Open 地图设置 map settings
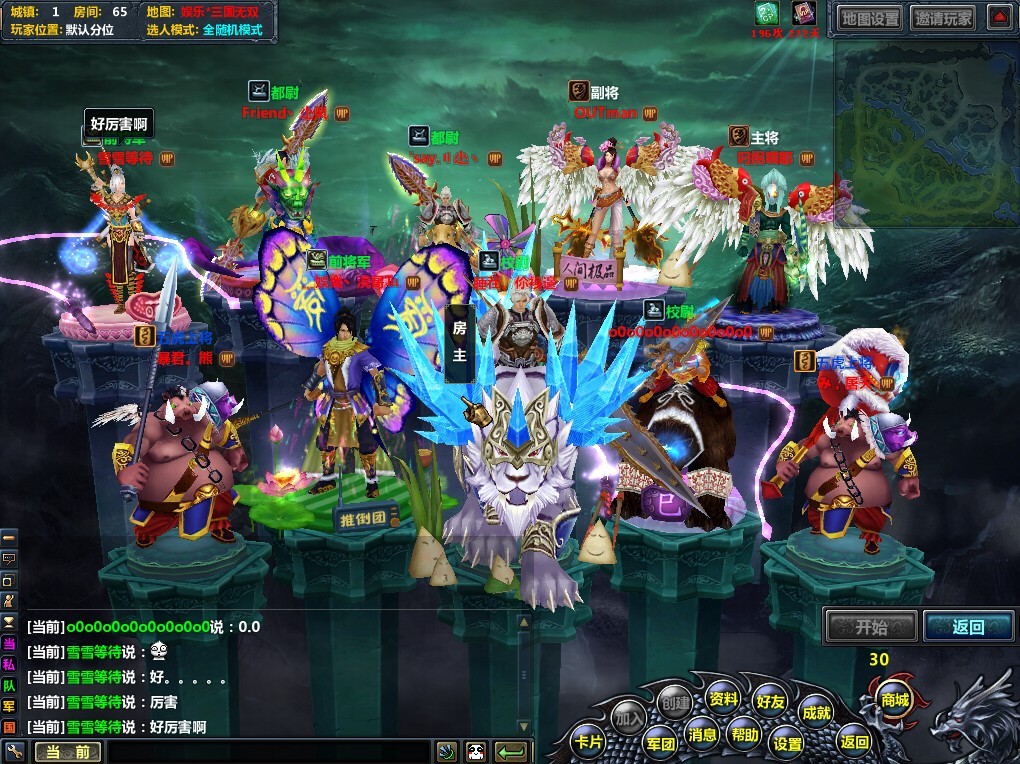The width and height of the screenshot is (1020, 764). pos(870,17)
